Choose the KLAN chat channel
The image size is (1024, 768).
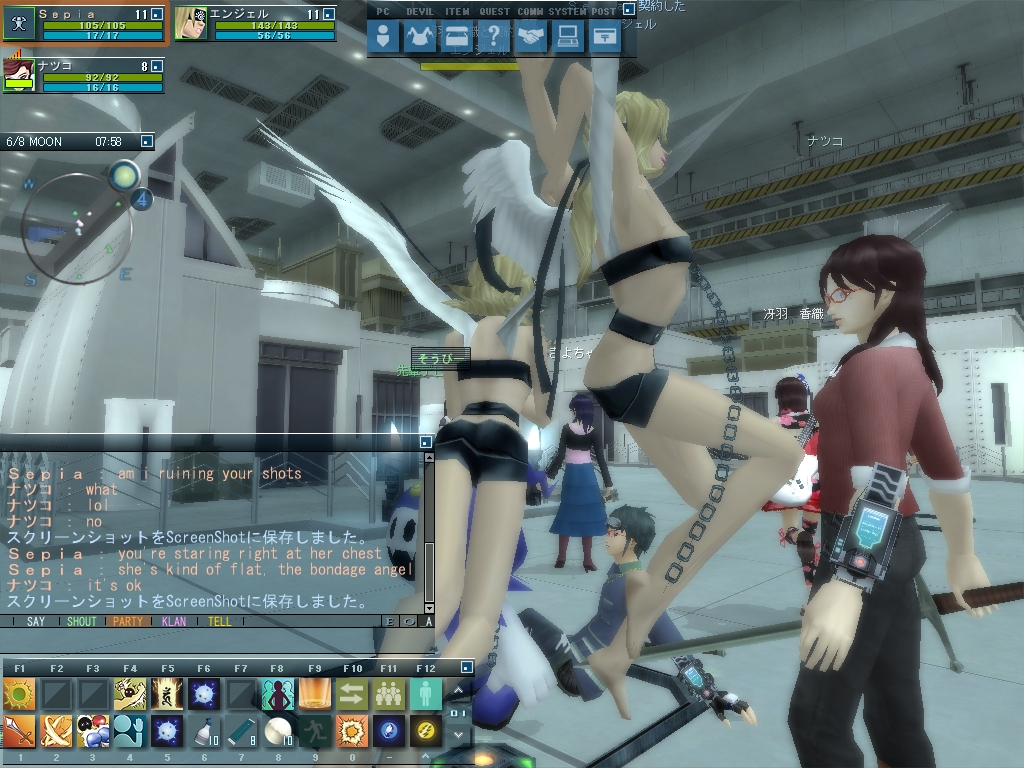pos(173,621)
